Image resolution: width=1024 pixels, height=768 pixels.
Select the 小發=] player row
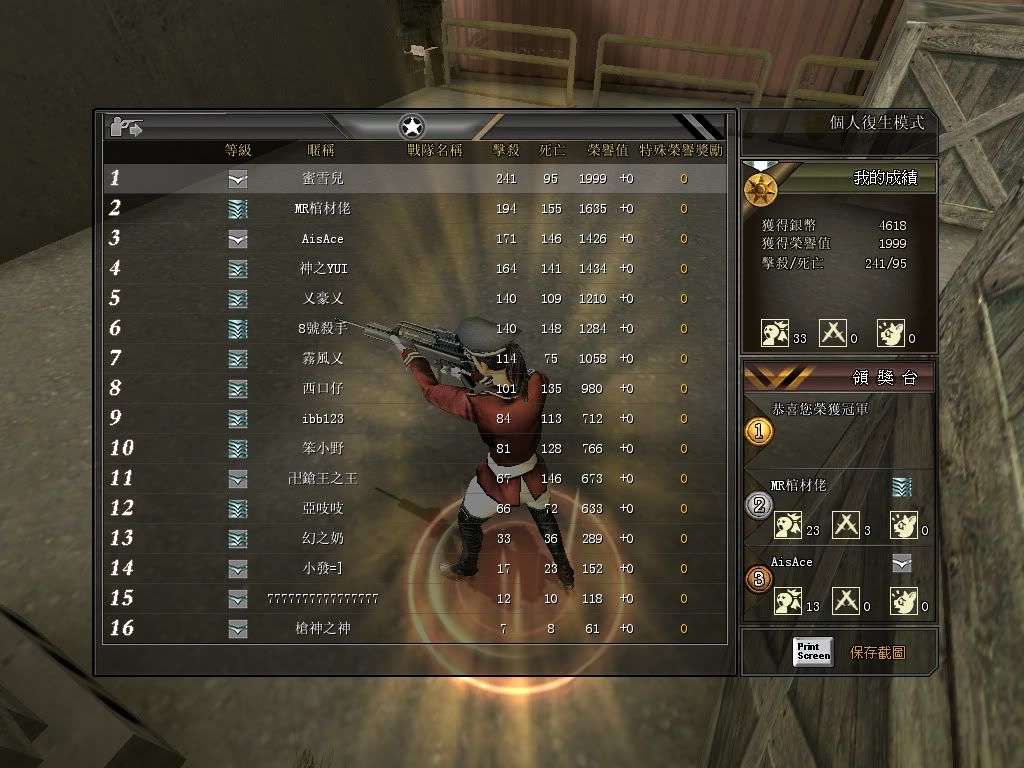[322, 569]
